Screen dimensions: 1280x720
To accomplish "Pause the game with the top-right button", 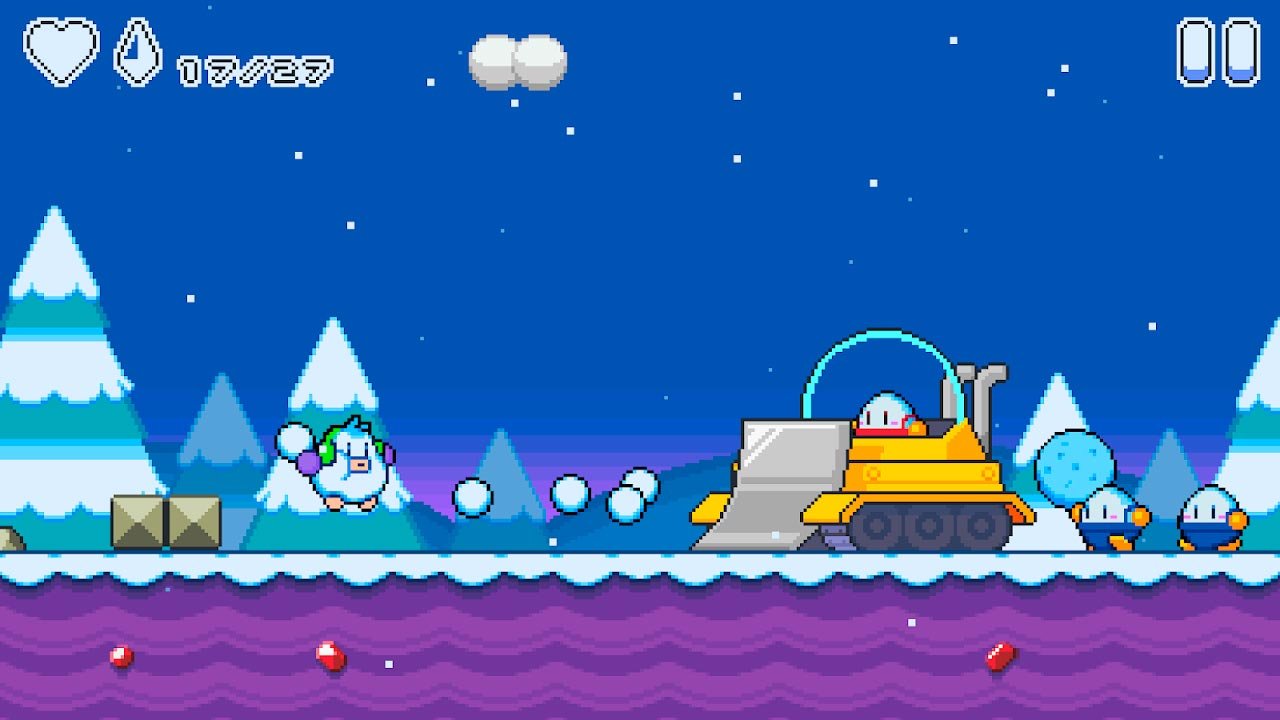I will click(x=1218, y=52).
